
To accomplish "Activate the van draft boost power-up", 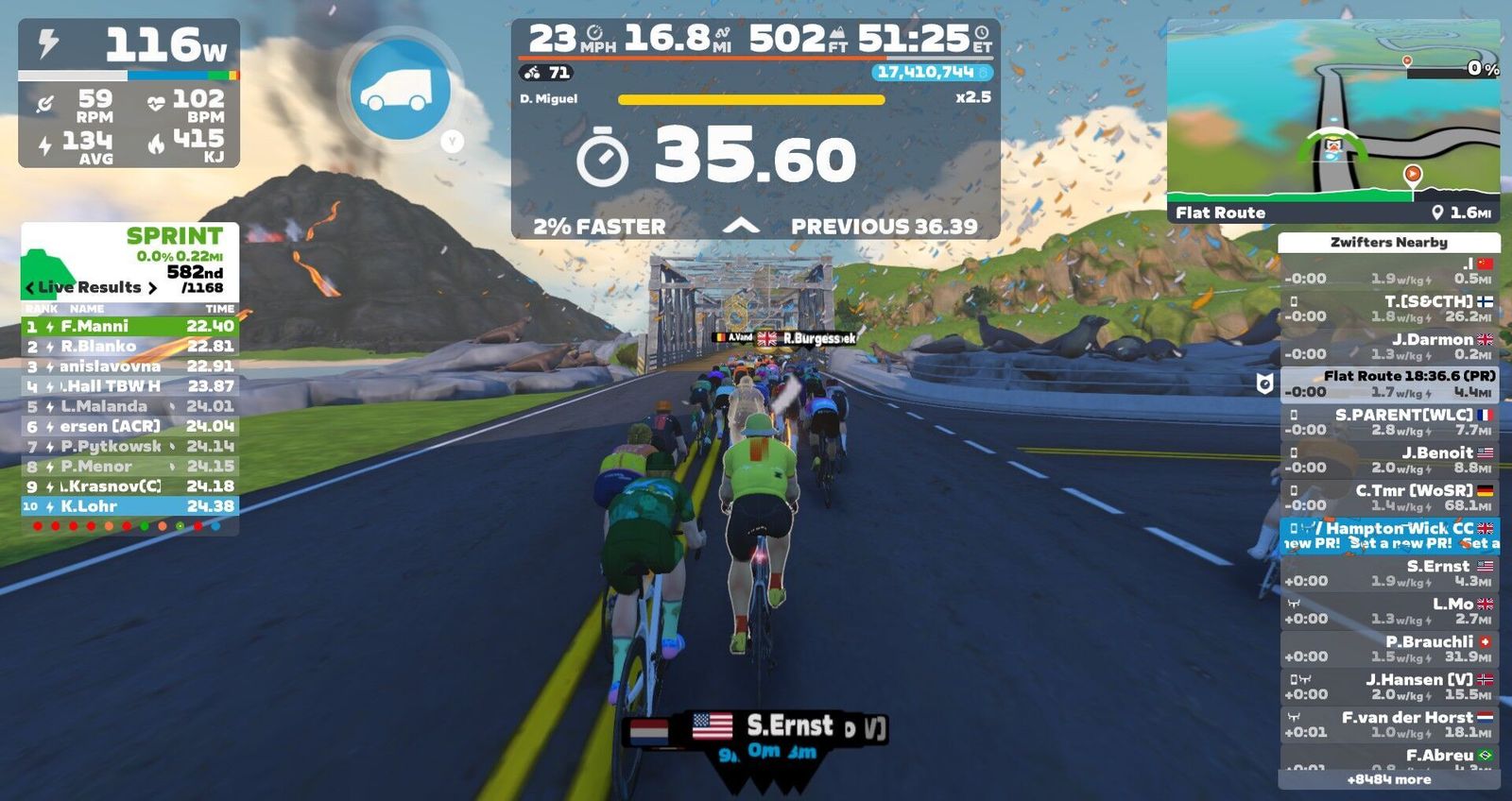I will [x=400, y=89].
